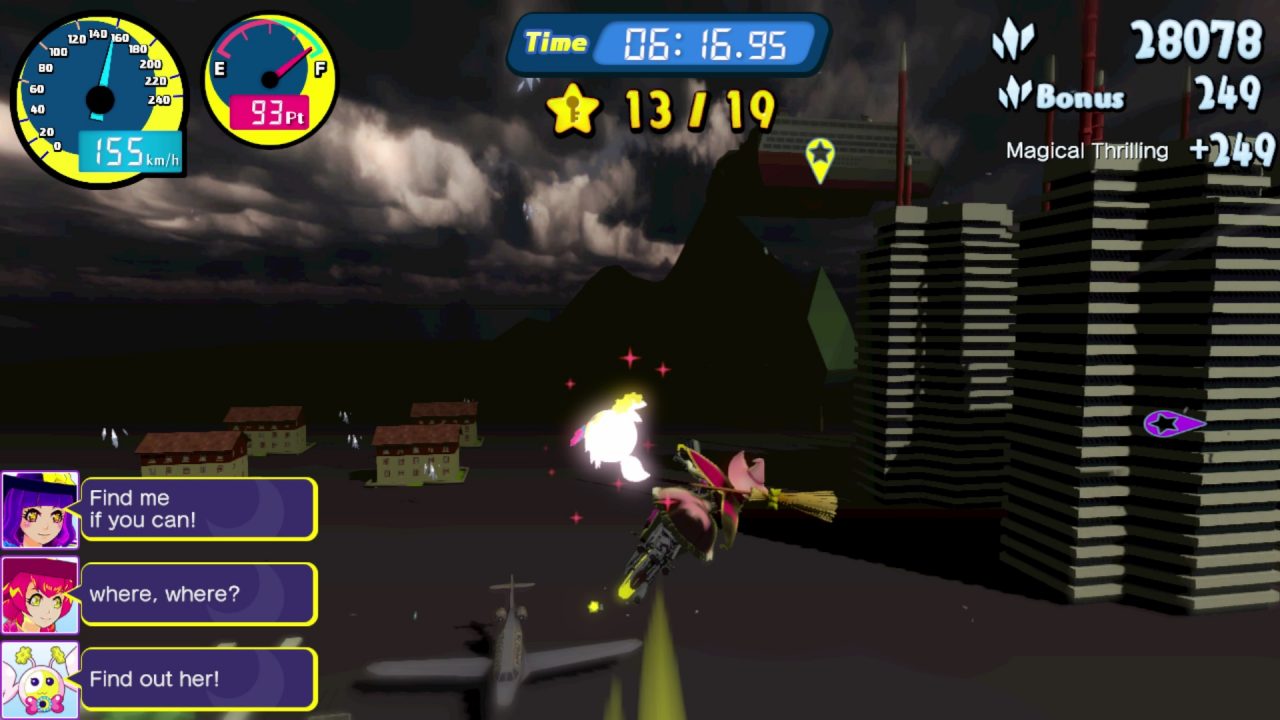1280x720 pixels.
Task: Click the purple-haired witch portrait
Action: (40, 510)
